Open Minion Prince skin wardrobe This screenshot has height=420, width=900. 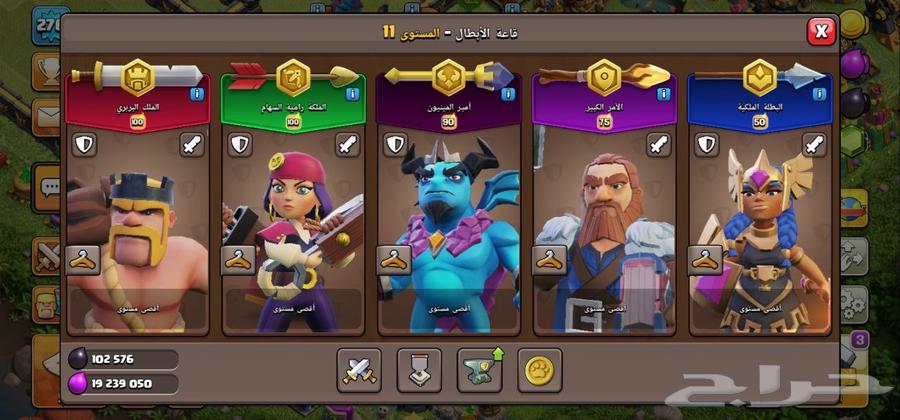[393, 260]
